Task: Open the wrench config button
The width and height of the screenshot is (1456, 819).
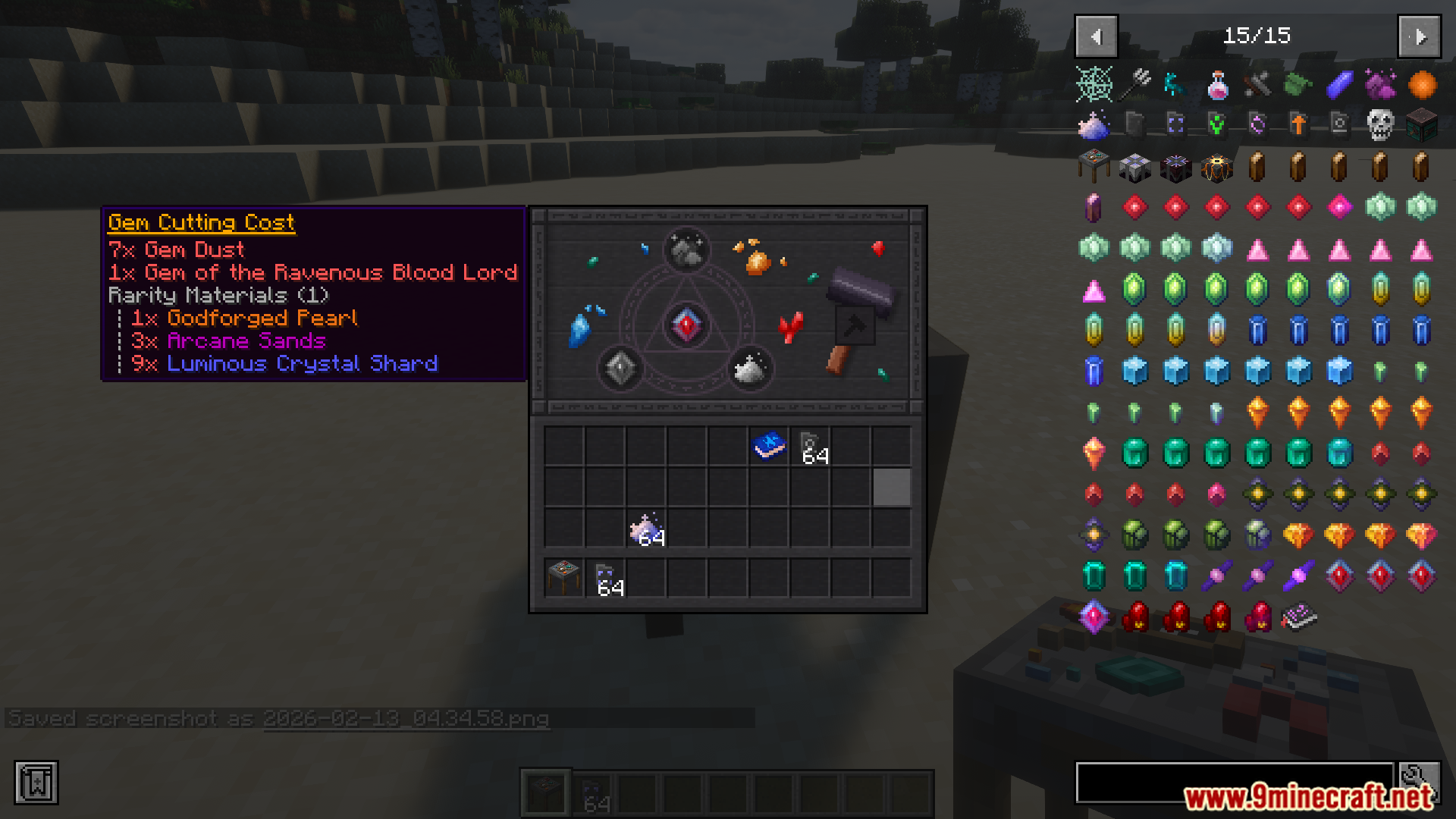Action: [1420, 781]
